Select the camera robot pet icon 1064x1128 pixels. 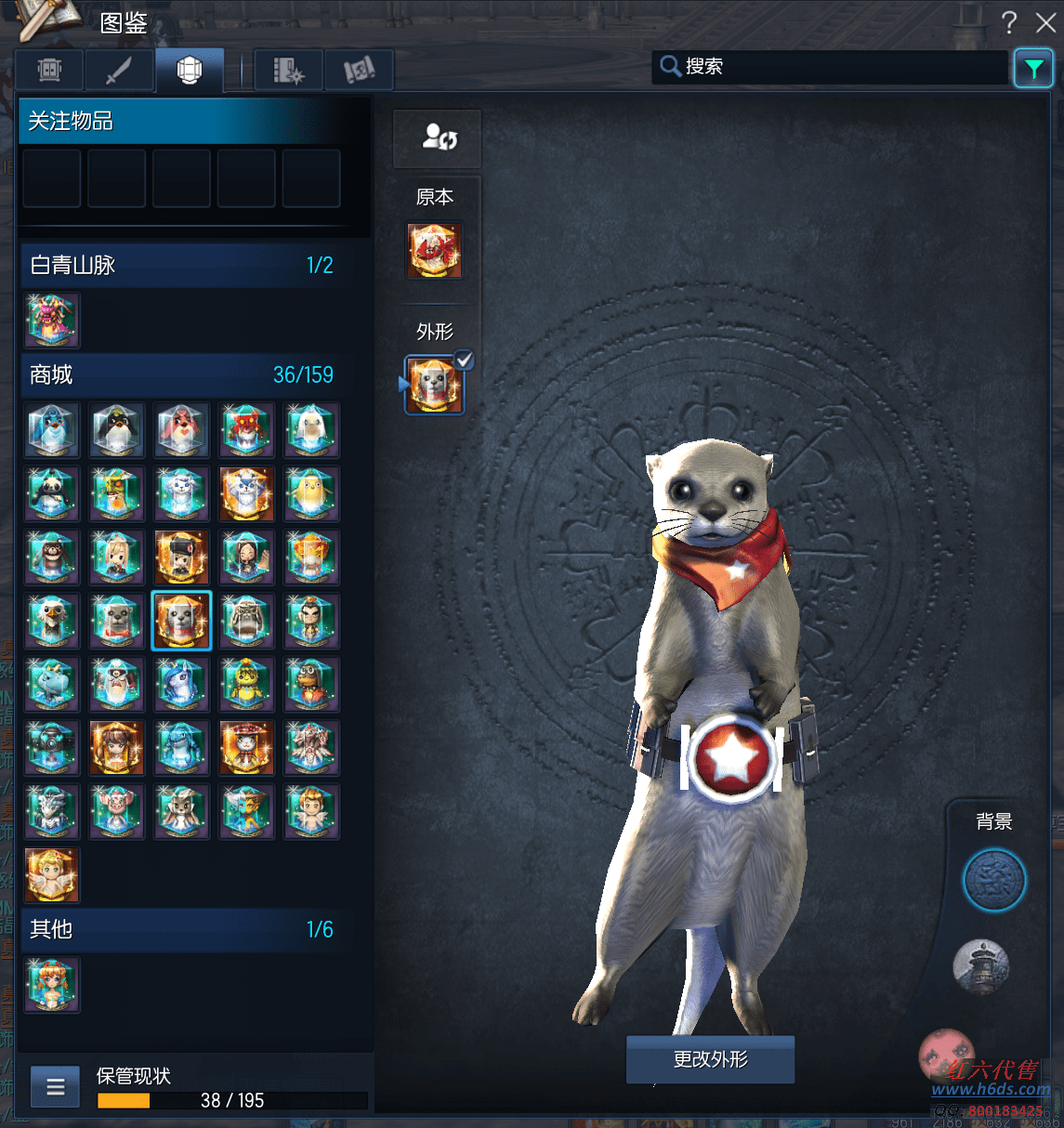(x=52, y=748)
